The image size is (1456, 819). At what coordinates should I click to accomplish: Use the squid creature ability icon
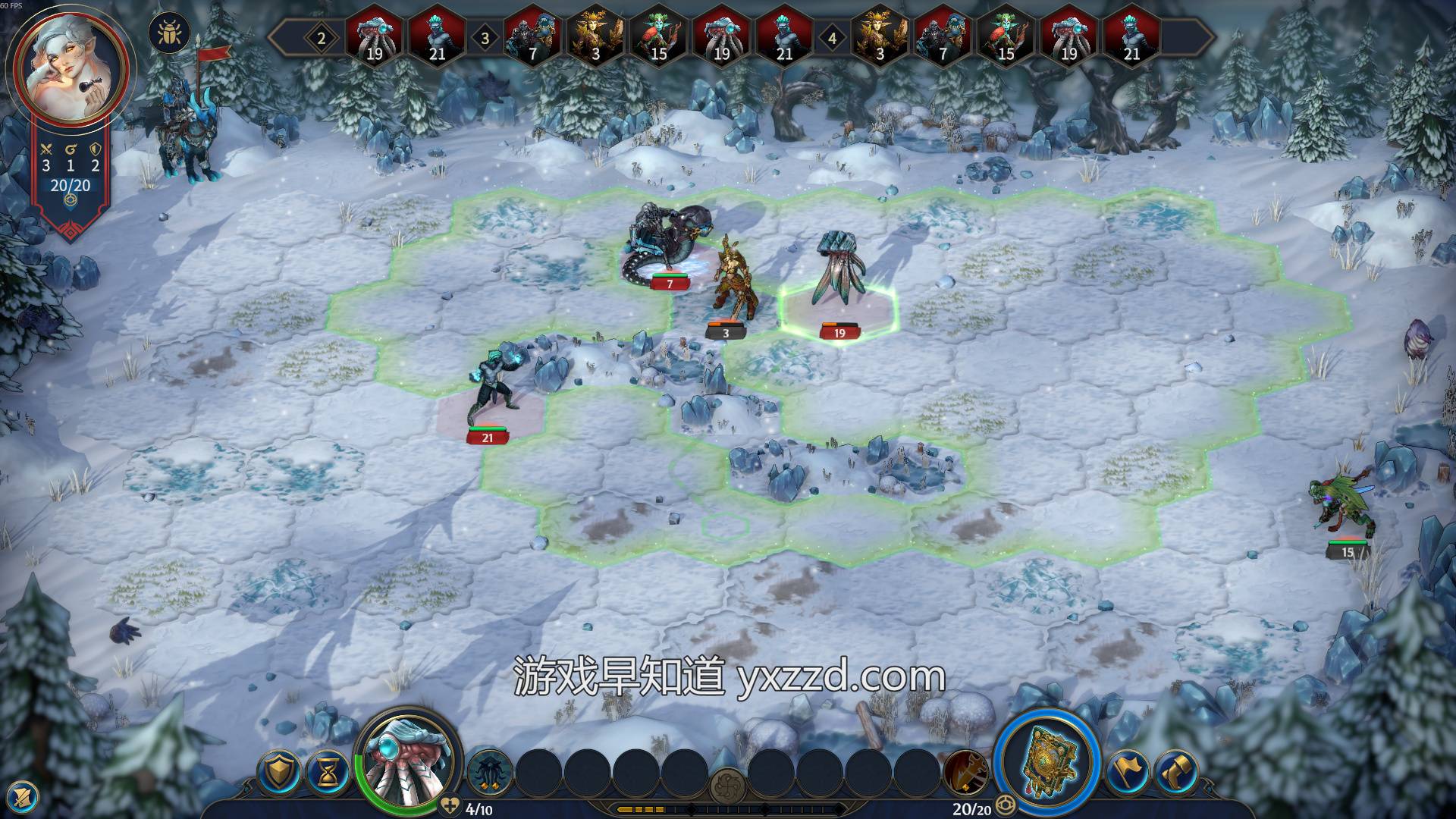click(x=488, y=773)
